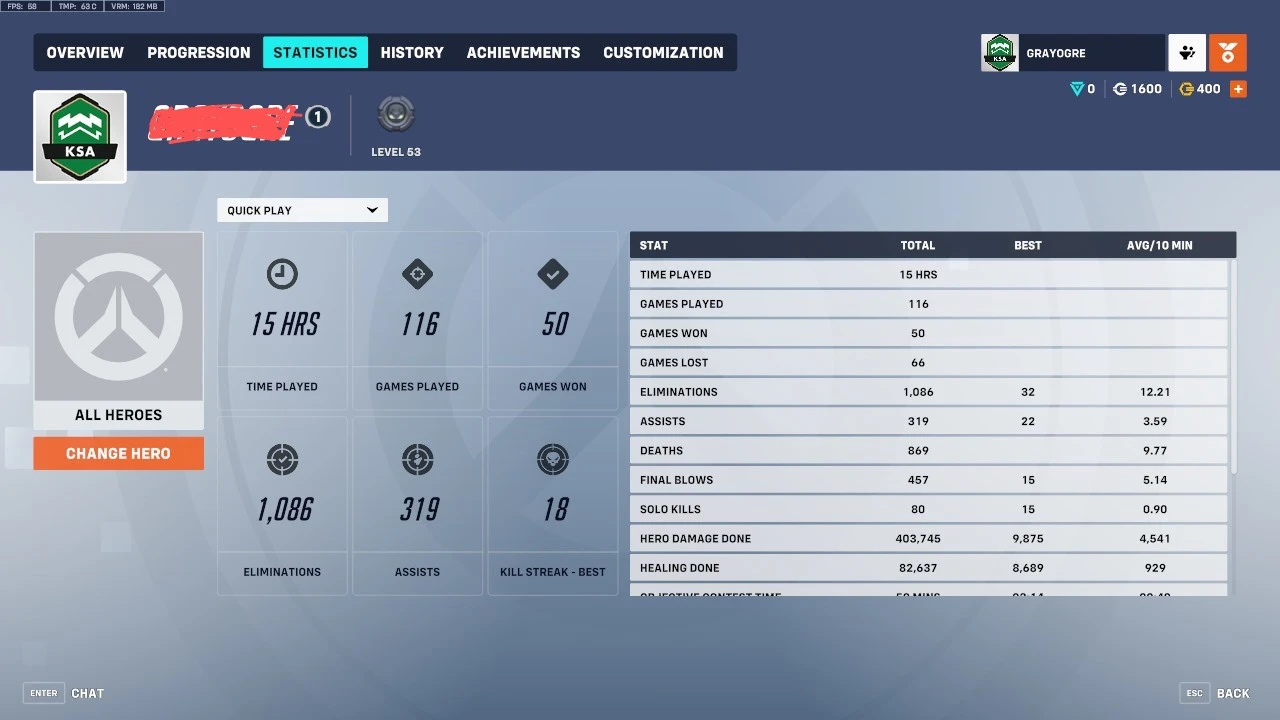Switch to the History tab
Viewport: 1280px width, 720px height.
pyautogui.click(x=412, y=52)
